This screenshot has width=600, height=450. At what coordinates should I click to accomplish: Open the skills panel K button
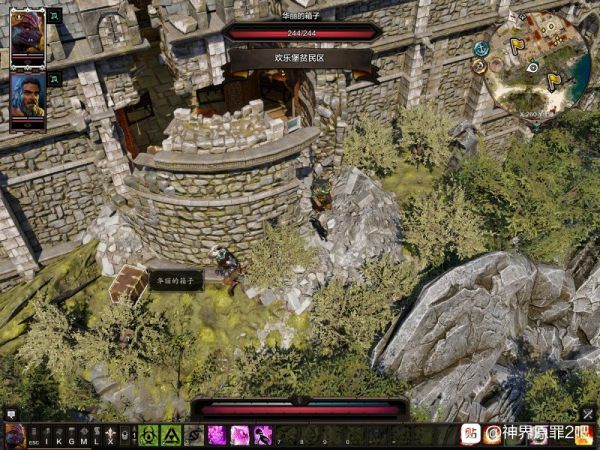point(58,436)
